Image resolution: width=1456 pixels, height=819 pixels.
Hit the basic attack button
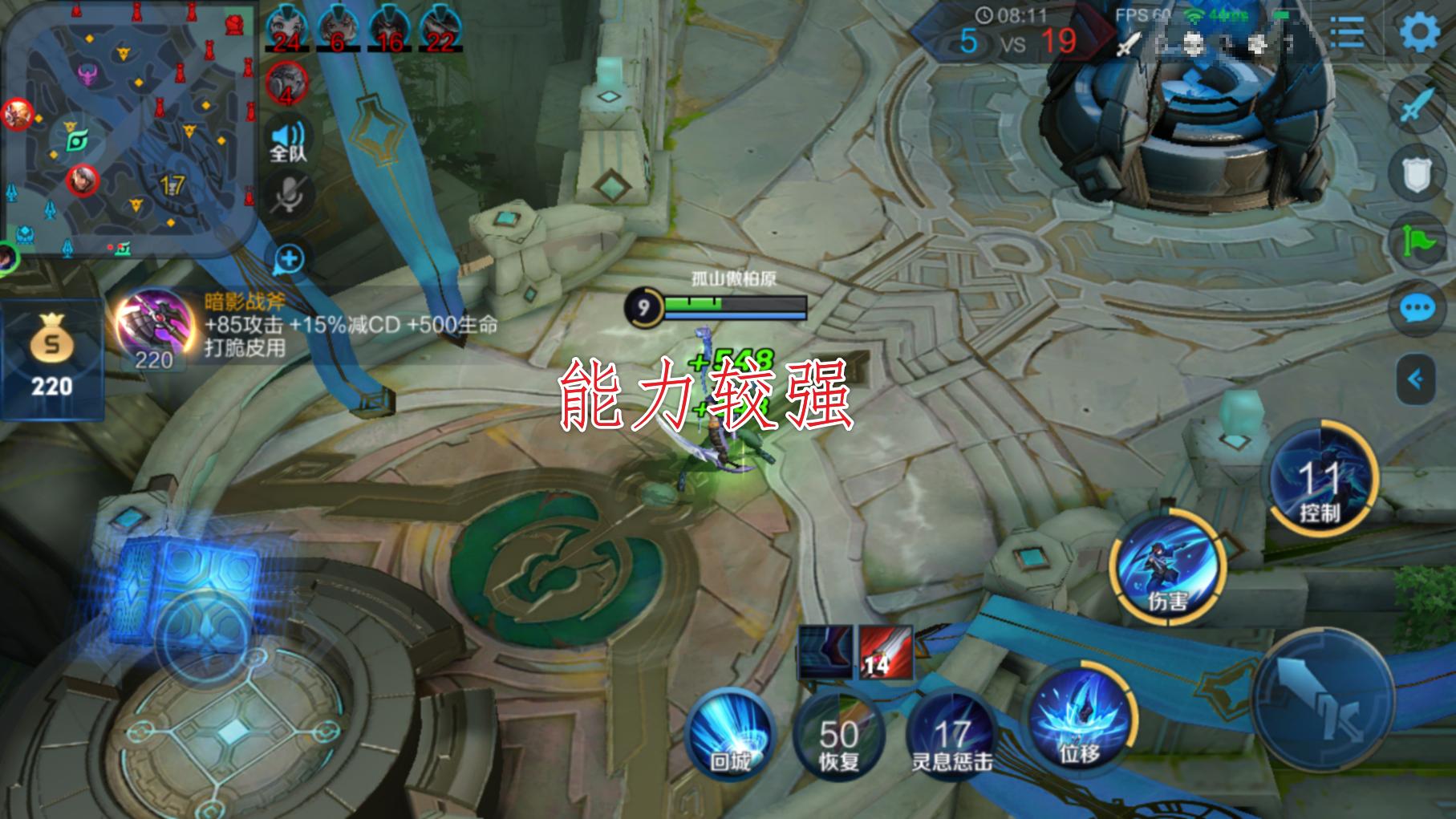pyautogui.click(x=1324, y=698)
